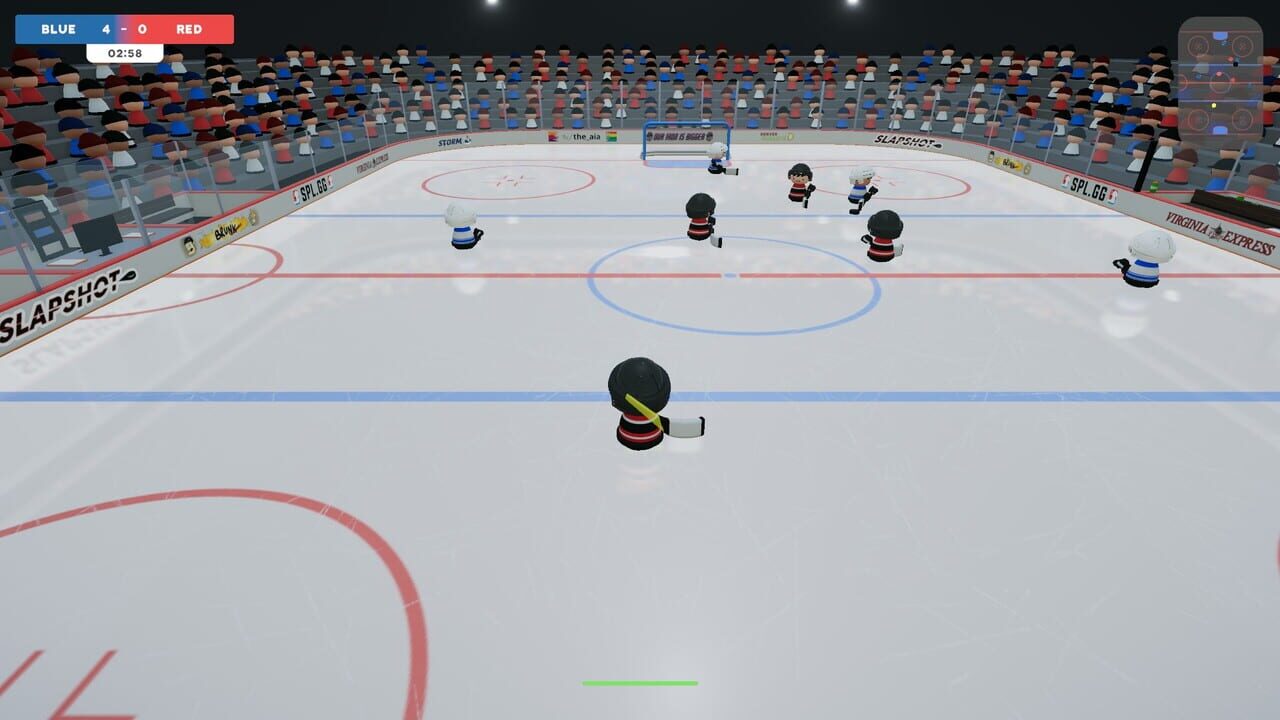Click the RED team panel on the scoreboard
Viewport: 1280px width, 720px height.
pyautogui.click(x=190, y=29)
